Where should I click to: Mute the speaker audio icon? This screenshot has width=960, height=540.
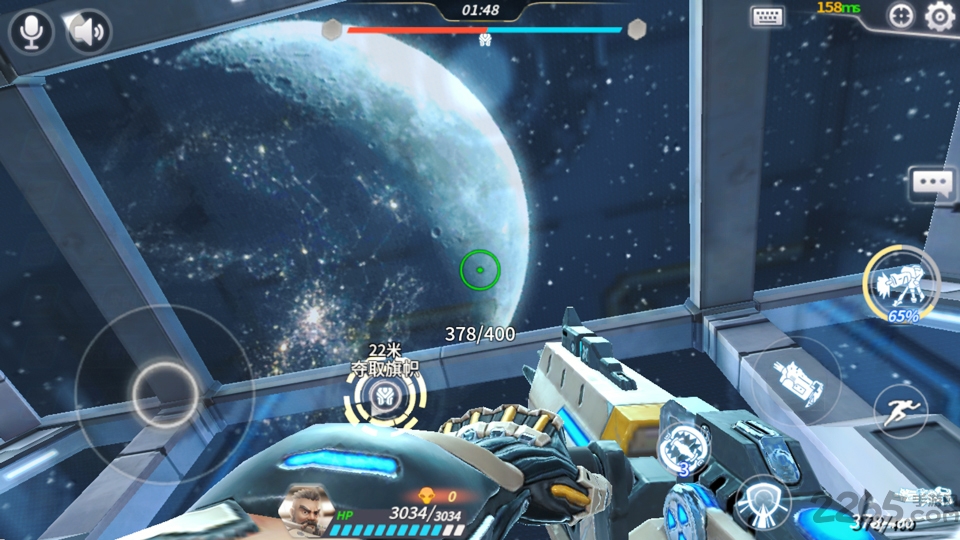89,32
